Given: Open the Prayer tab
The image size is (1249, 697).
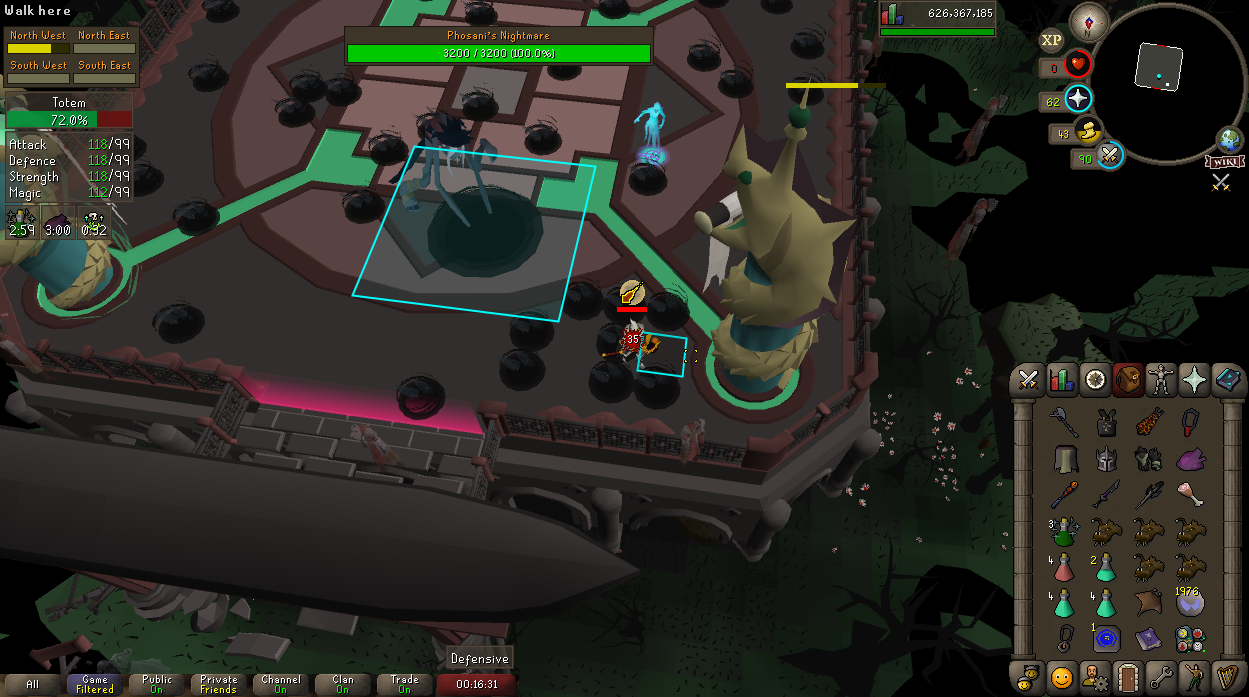Looking at the screenshot, I should [1194, 380].
